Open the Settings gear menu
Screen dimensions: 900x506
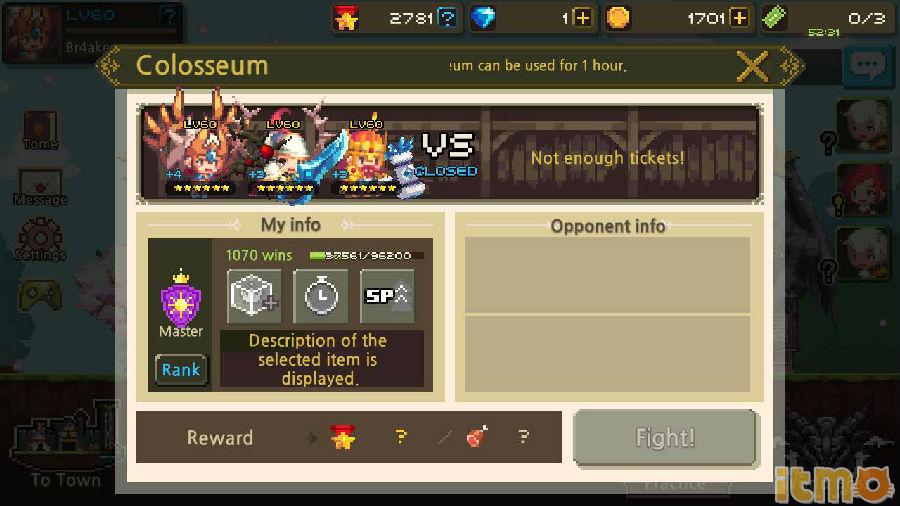[40, 238]
